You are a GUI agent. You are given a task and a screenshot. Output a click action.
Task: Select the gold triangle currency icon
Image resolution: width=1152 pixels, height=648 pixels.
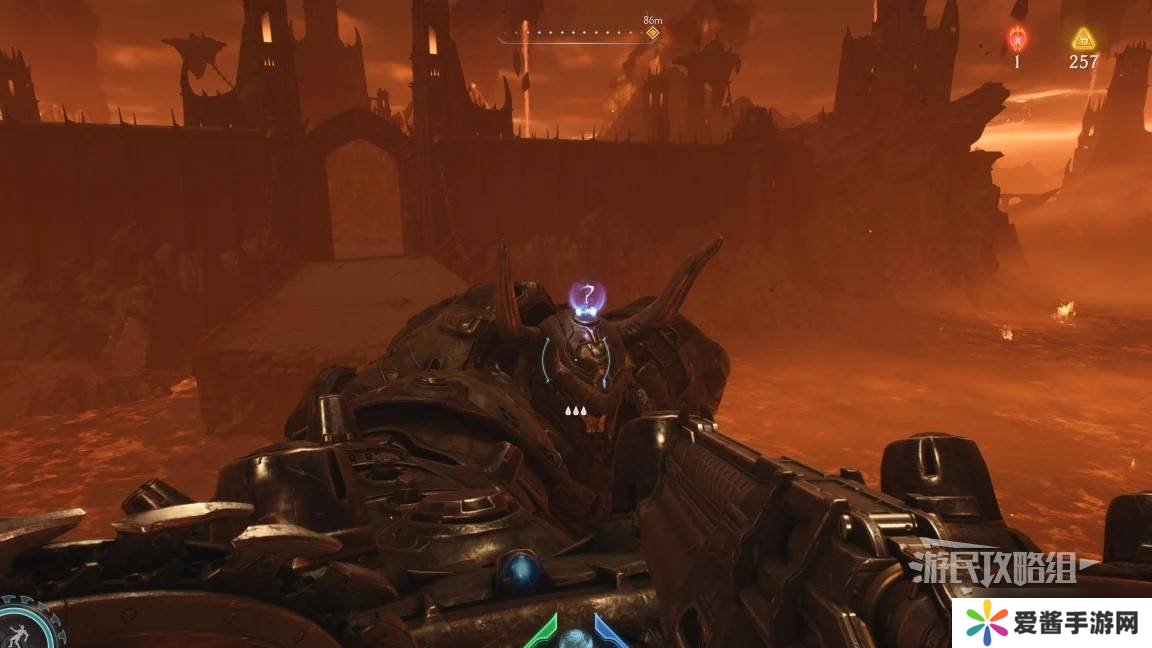pos(1083,39)
